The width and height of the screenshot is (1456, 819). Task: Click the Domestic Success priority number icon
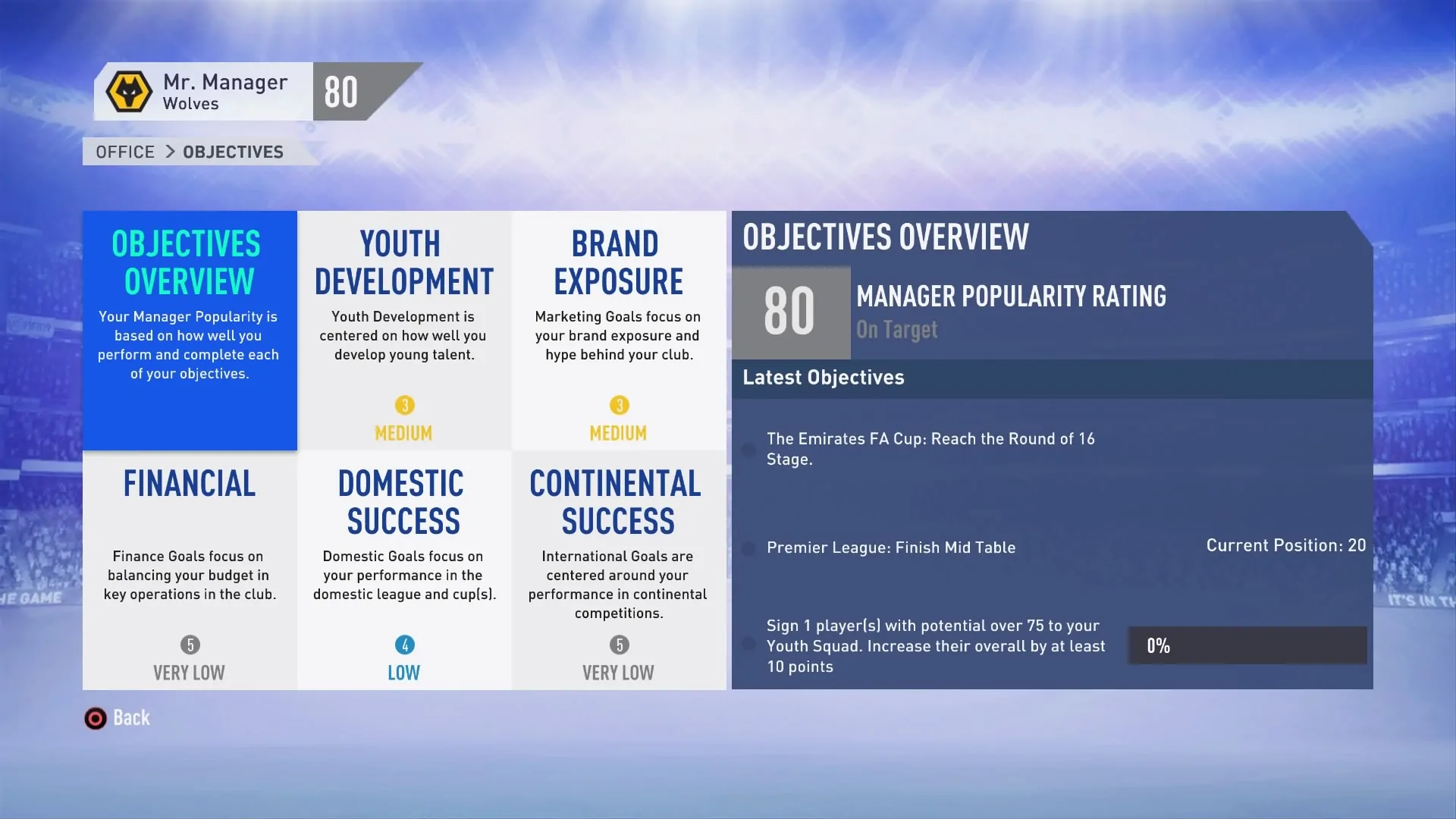pos(404,646)
